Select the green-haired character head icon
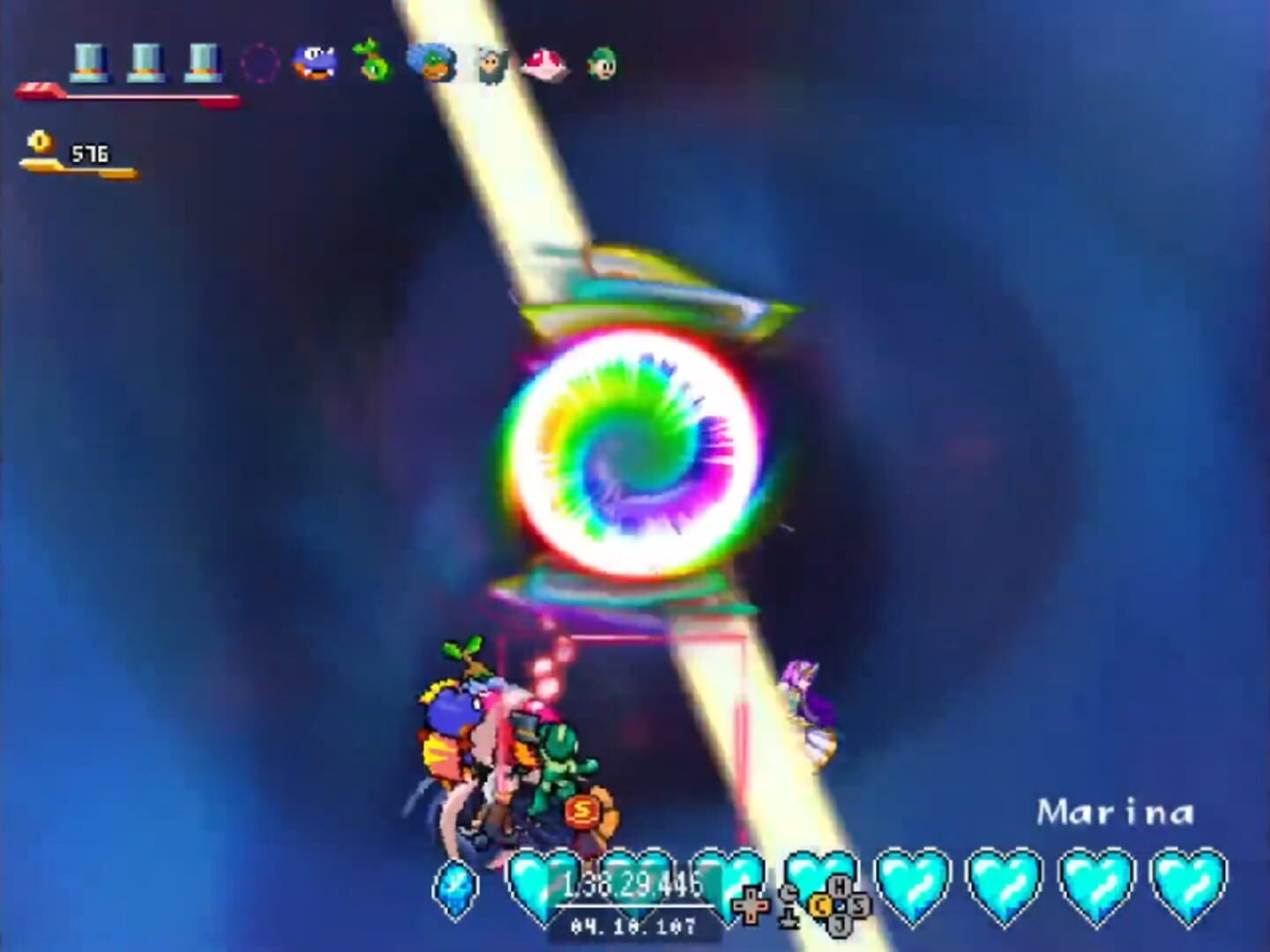Screen dimensions: 1270x952 point(600,63)
